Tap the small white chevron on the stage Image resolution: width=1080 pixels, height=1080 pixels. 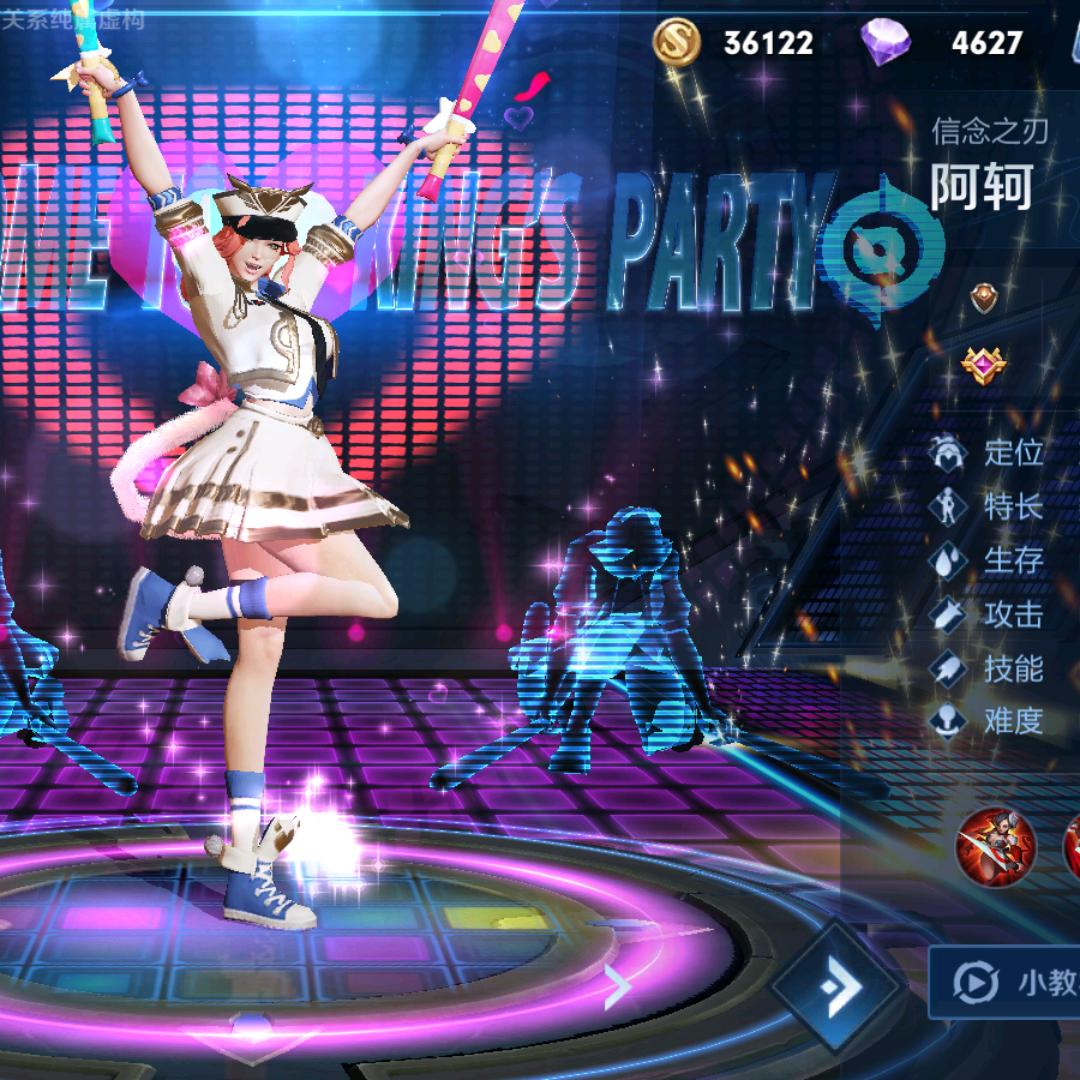pos(619,988)
